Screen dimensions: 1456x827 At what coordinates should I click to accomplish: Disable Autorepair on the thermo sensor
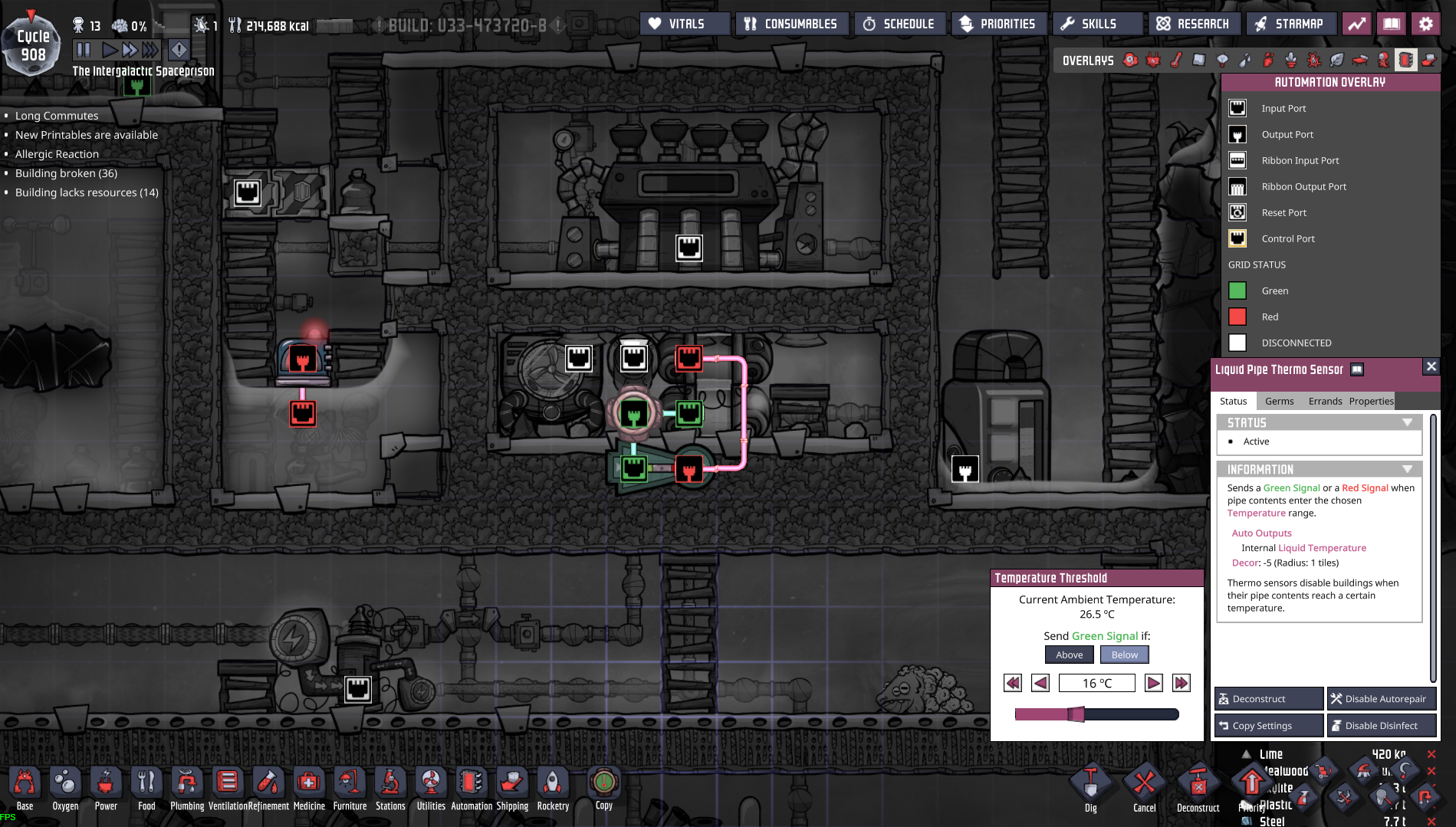1381,698
